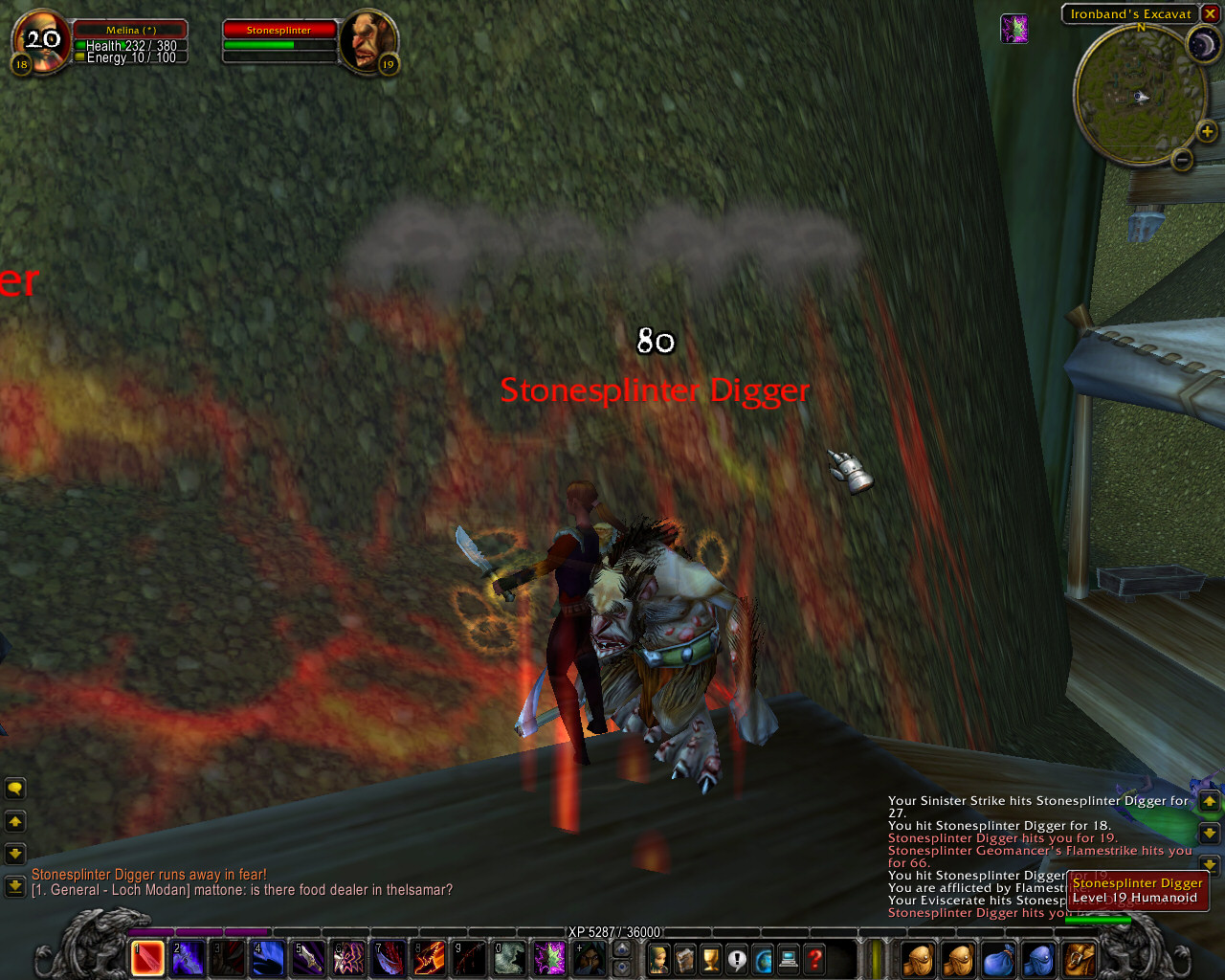Image resolution: width=1225 pixels, height=980 pixels.
Task: Open the talents trophy icon
Action: click(713, 957)
